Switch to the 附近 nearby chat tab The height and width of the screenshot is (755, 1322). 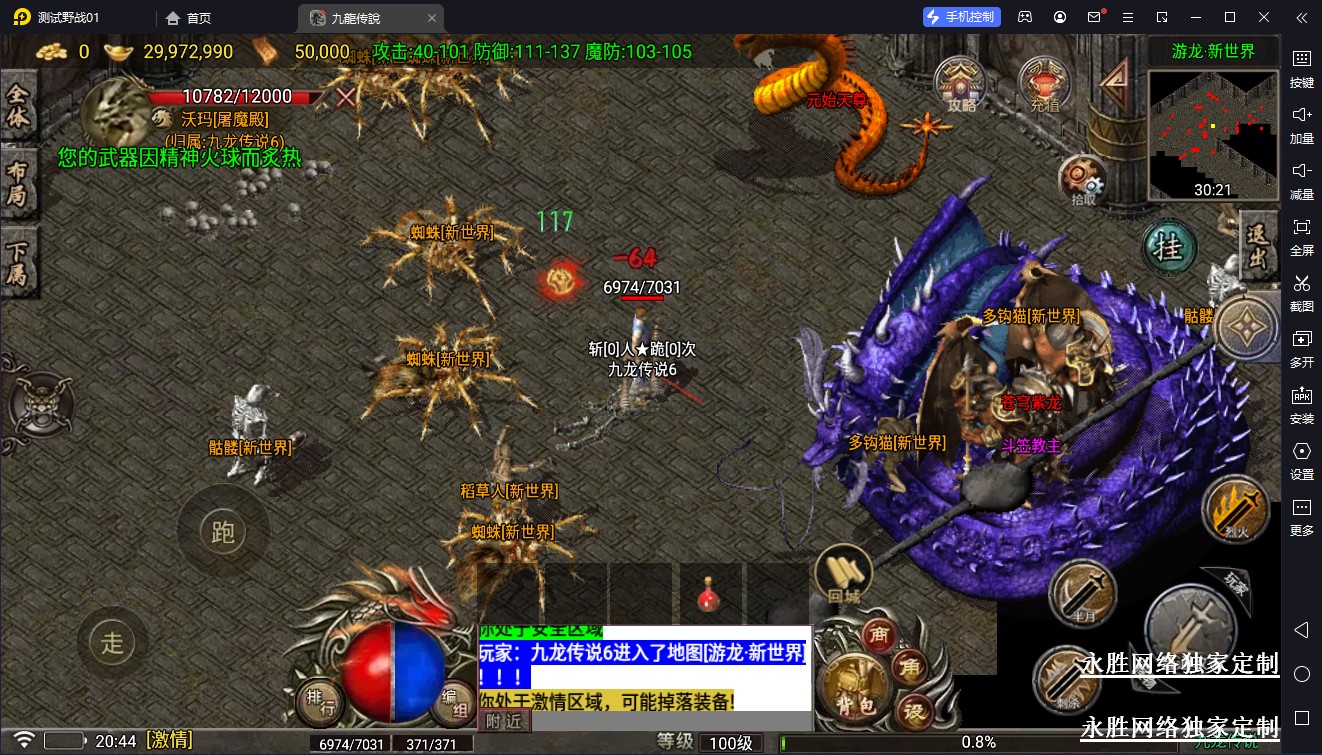click(504, 720)
